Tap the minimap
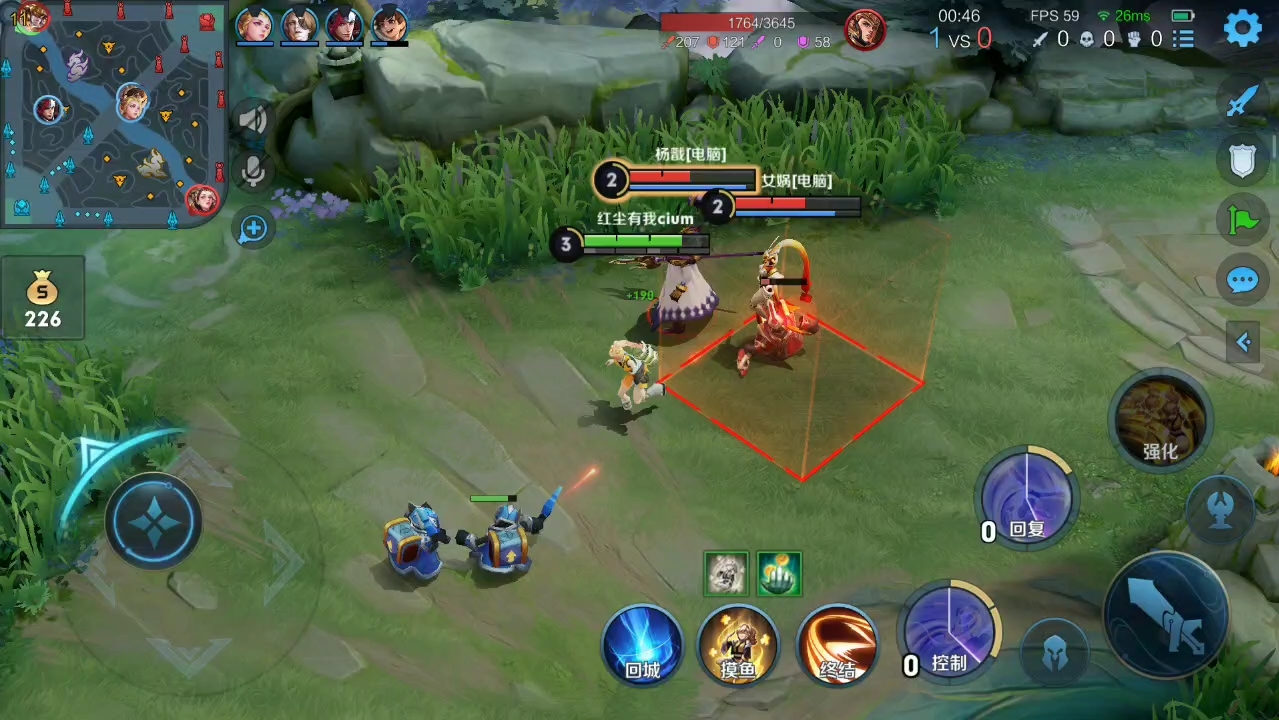Screen dimensions: 1279x720 [112, 113]
